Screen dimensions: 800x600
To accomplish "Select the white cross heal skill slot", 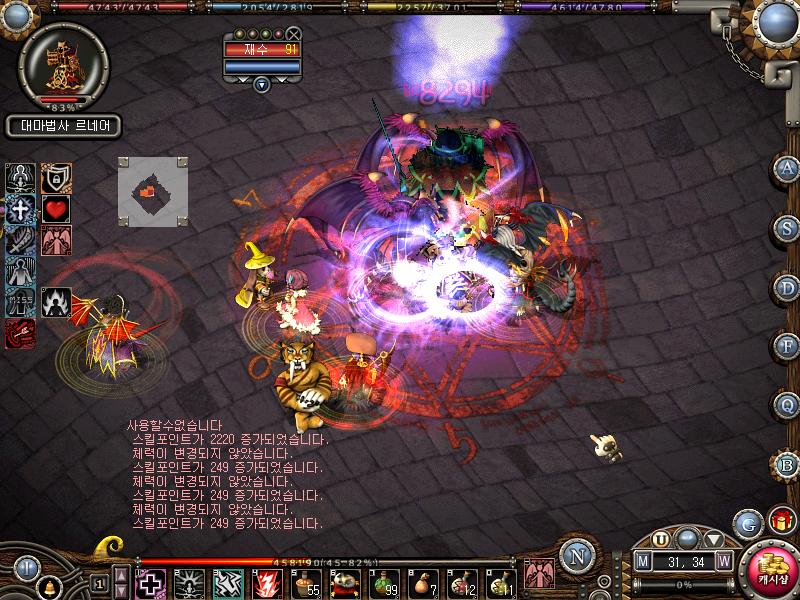I will click(150, 581).
